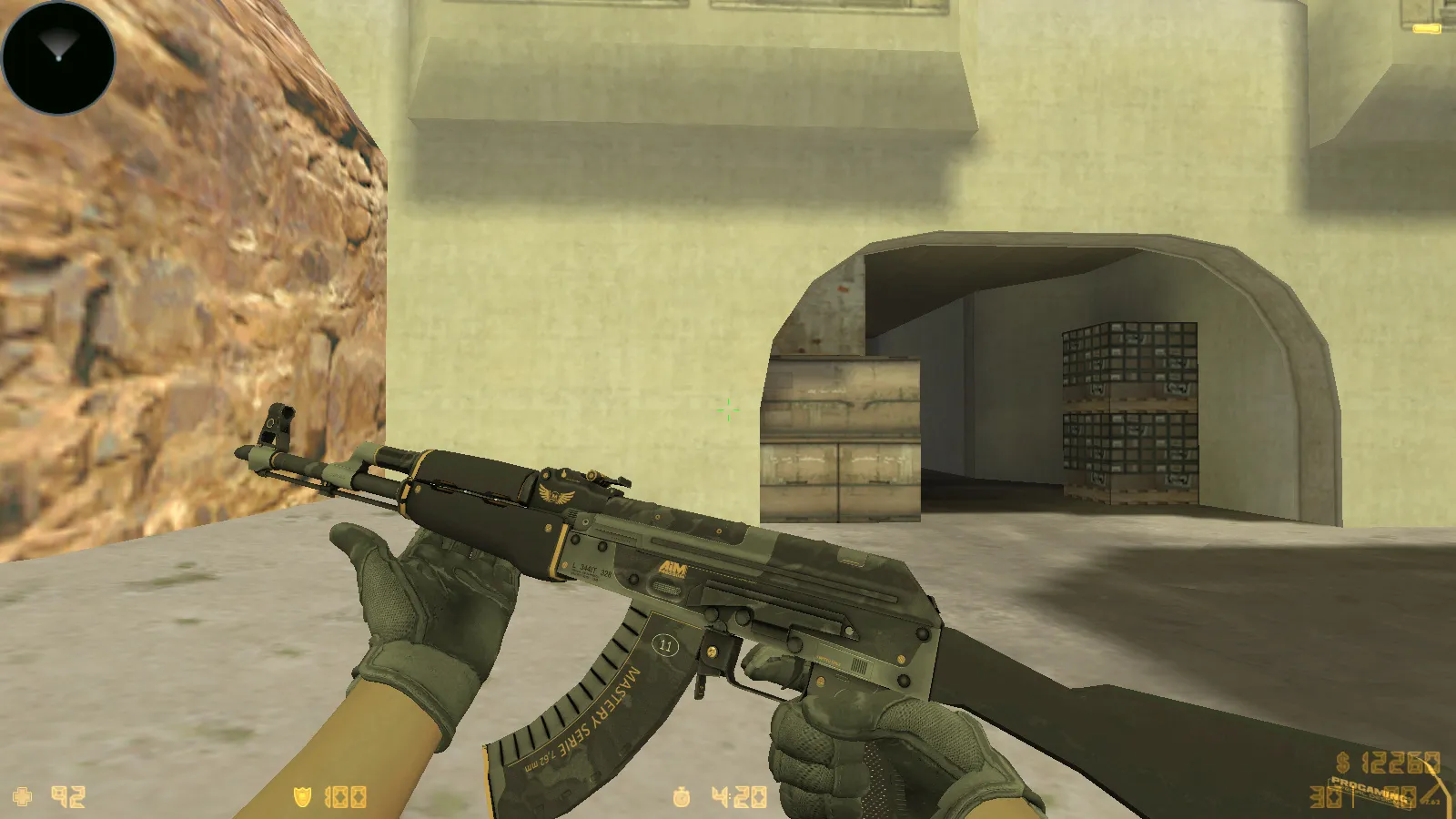Click the 30 loaded ammo counter

tap(1324, 797)
